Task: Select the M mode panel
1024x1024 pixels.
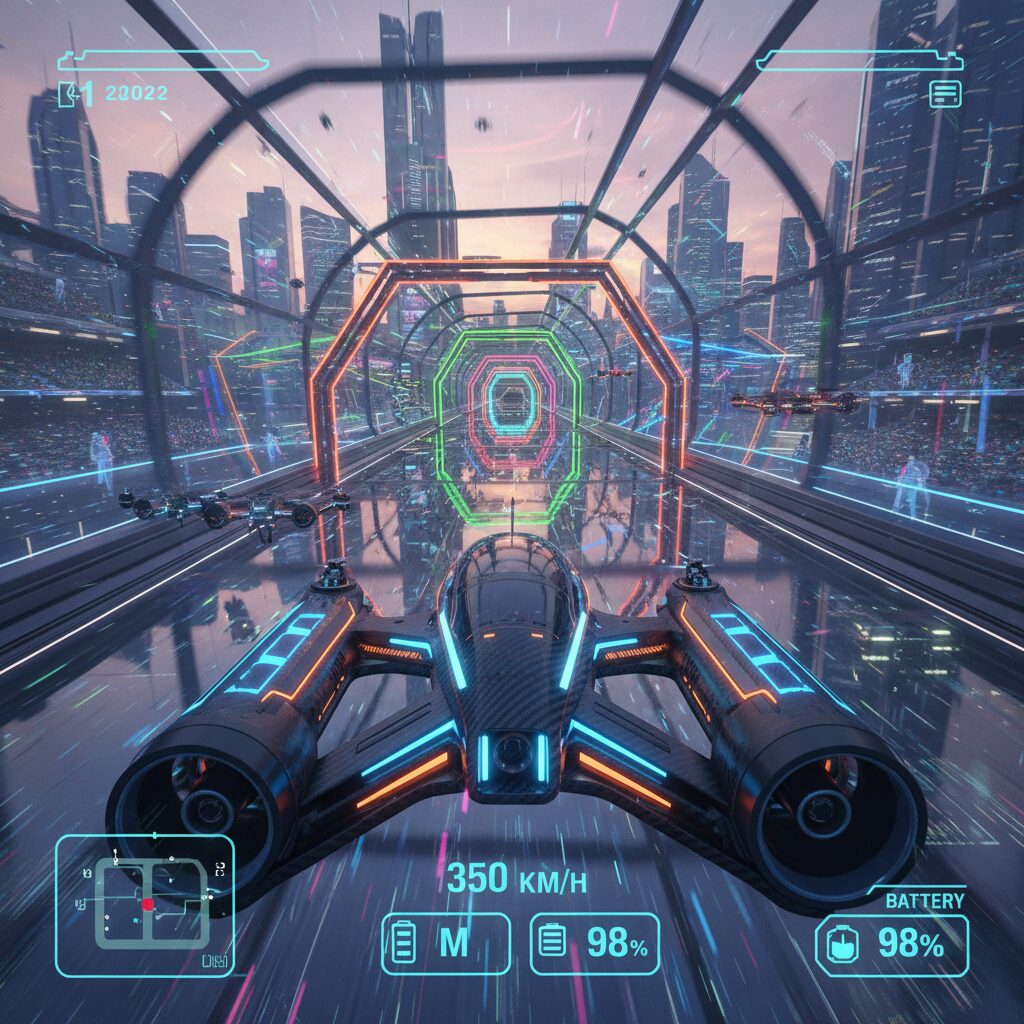Action: pos(446,943)
